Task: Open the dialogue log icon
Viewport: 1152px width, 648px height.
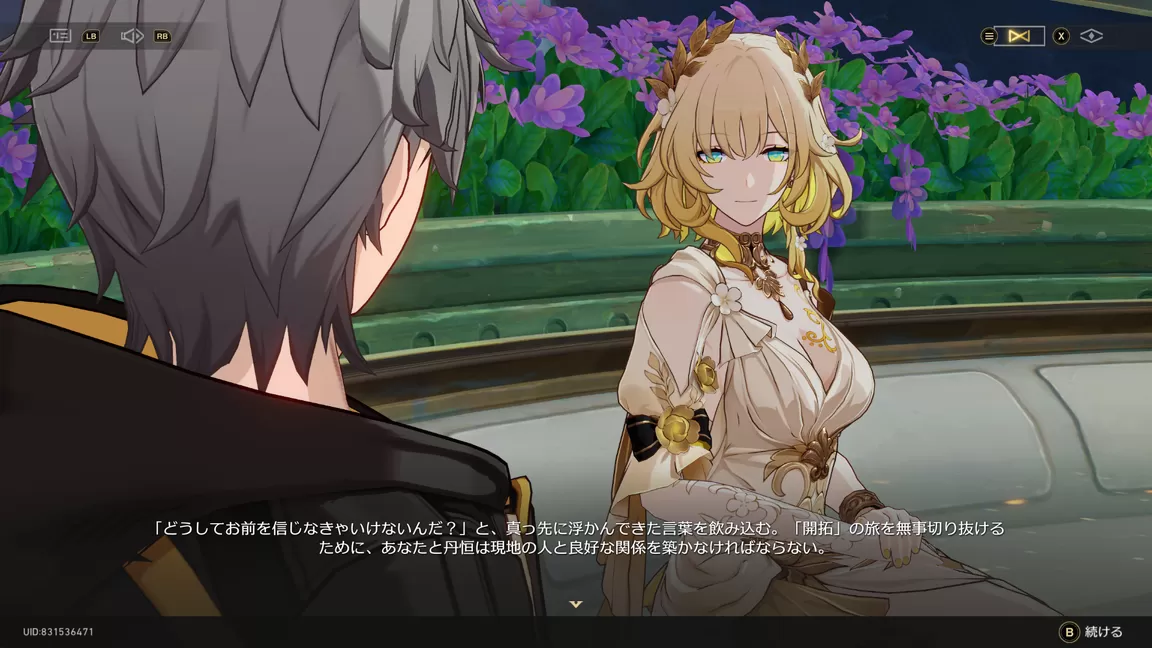Action: pos(61,36)
